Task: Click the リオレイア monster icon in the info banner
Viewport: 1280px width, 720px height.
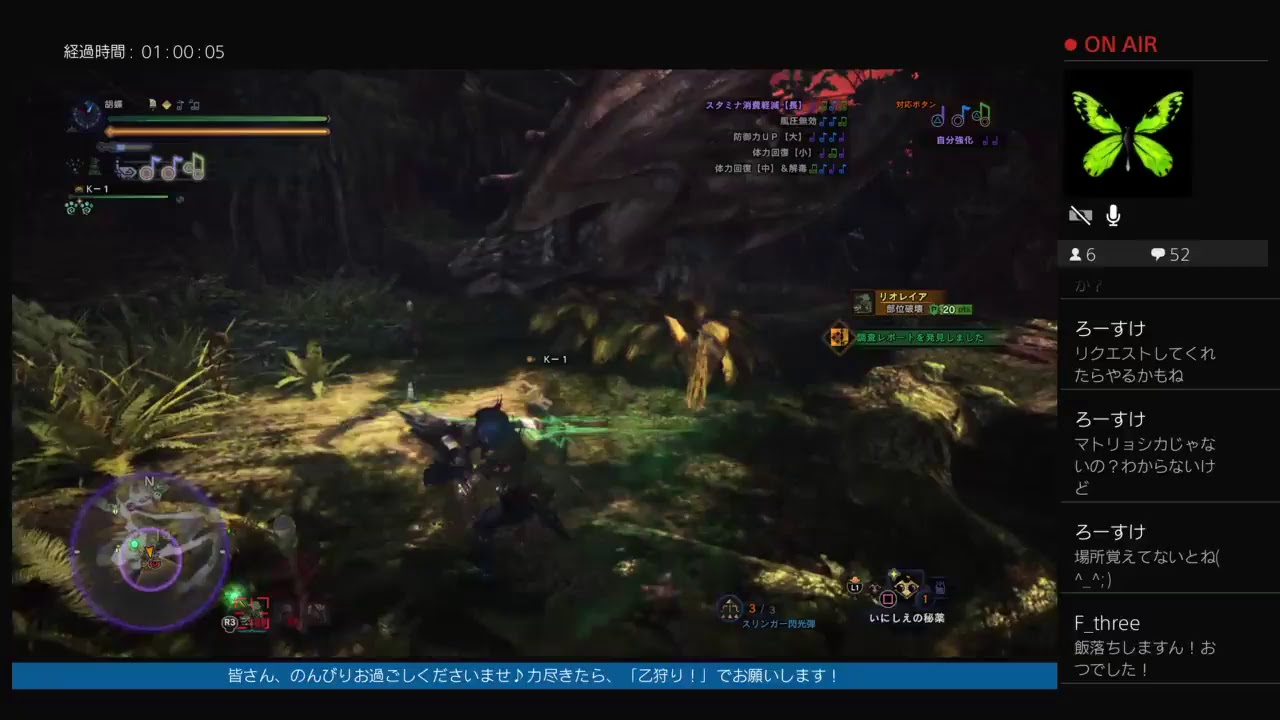Action: click(x=865, y=300)
